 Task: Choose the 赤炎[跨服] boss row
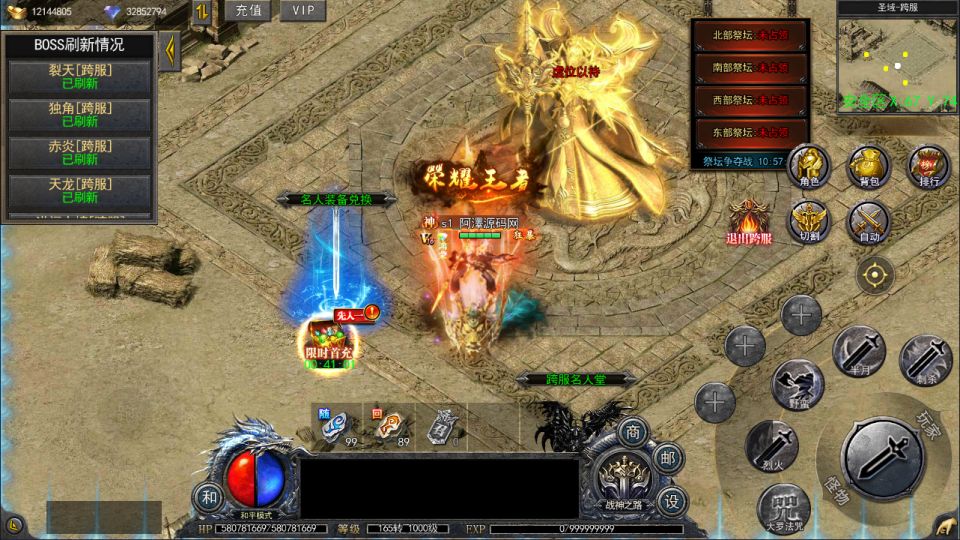point(80,153)
